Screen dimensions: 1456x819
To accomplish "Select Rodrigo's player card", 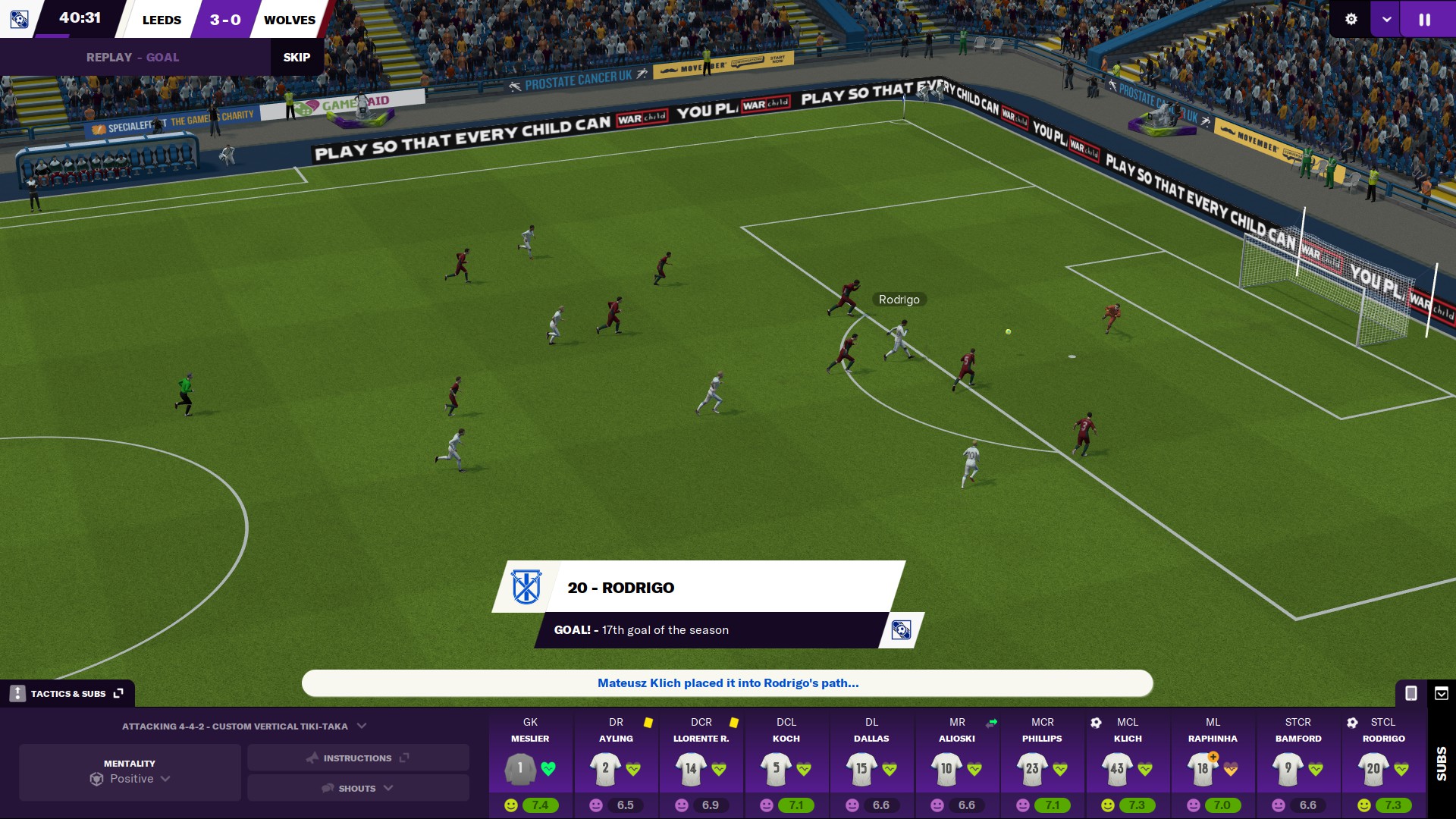I will tap(1384, 763).
